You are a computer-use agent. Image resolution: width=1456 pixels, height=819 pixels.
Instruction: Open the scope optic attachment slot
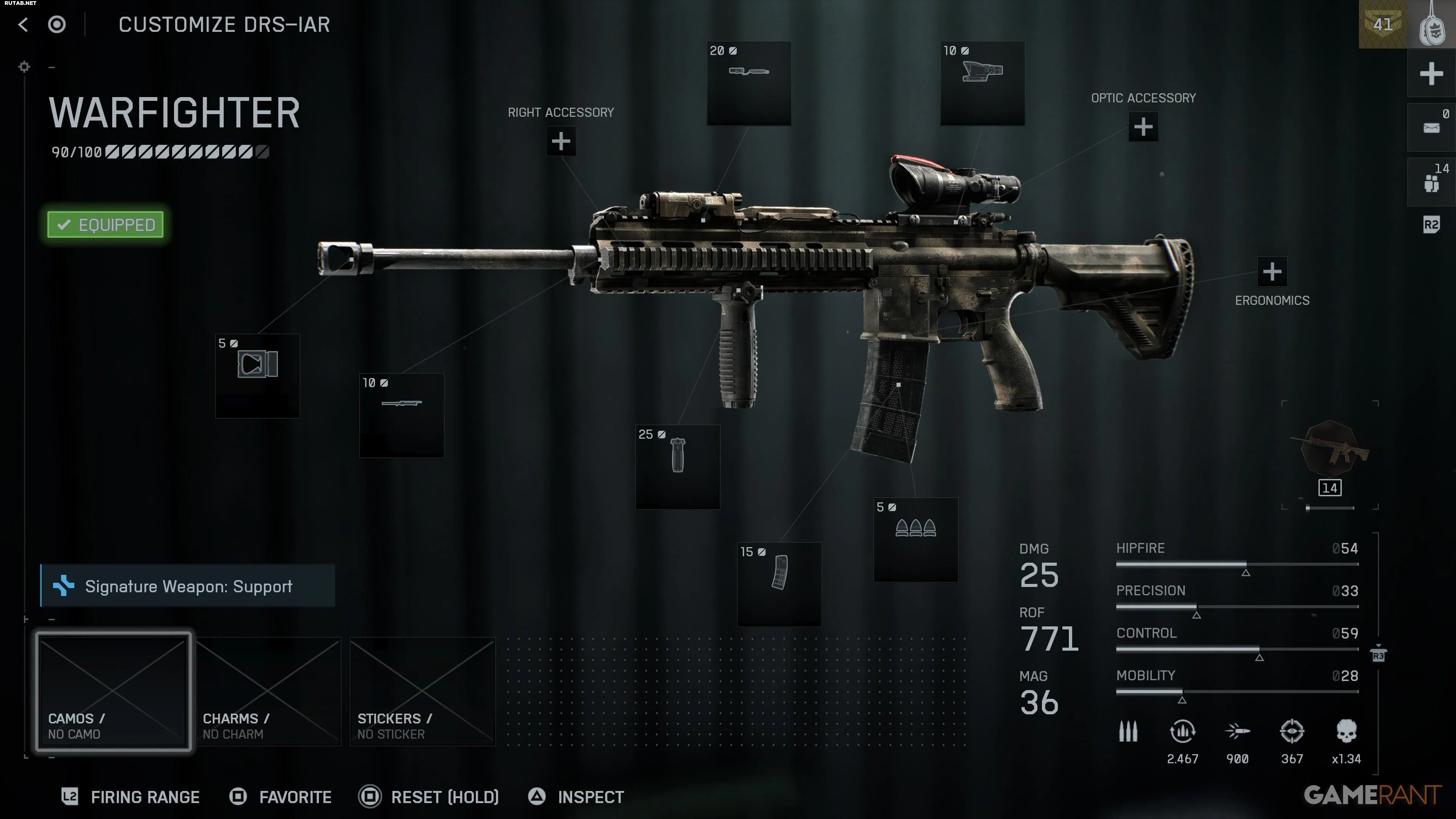point(982,83)
